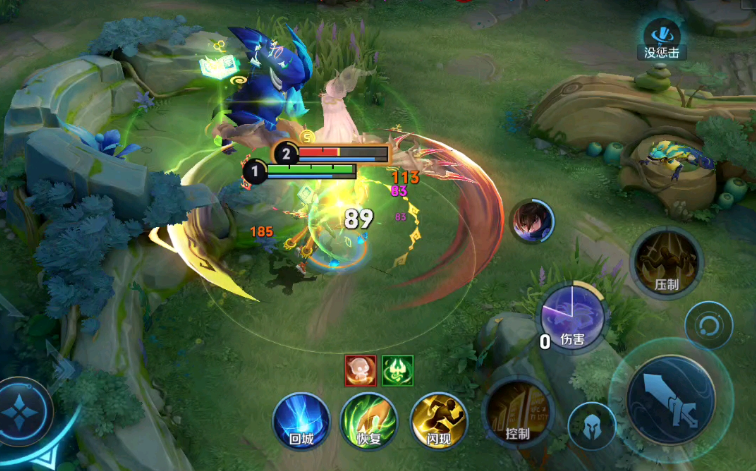Activate the 回城 recall spell

pos(301,419)
